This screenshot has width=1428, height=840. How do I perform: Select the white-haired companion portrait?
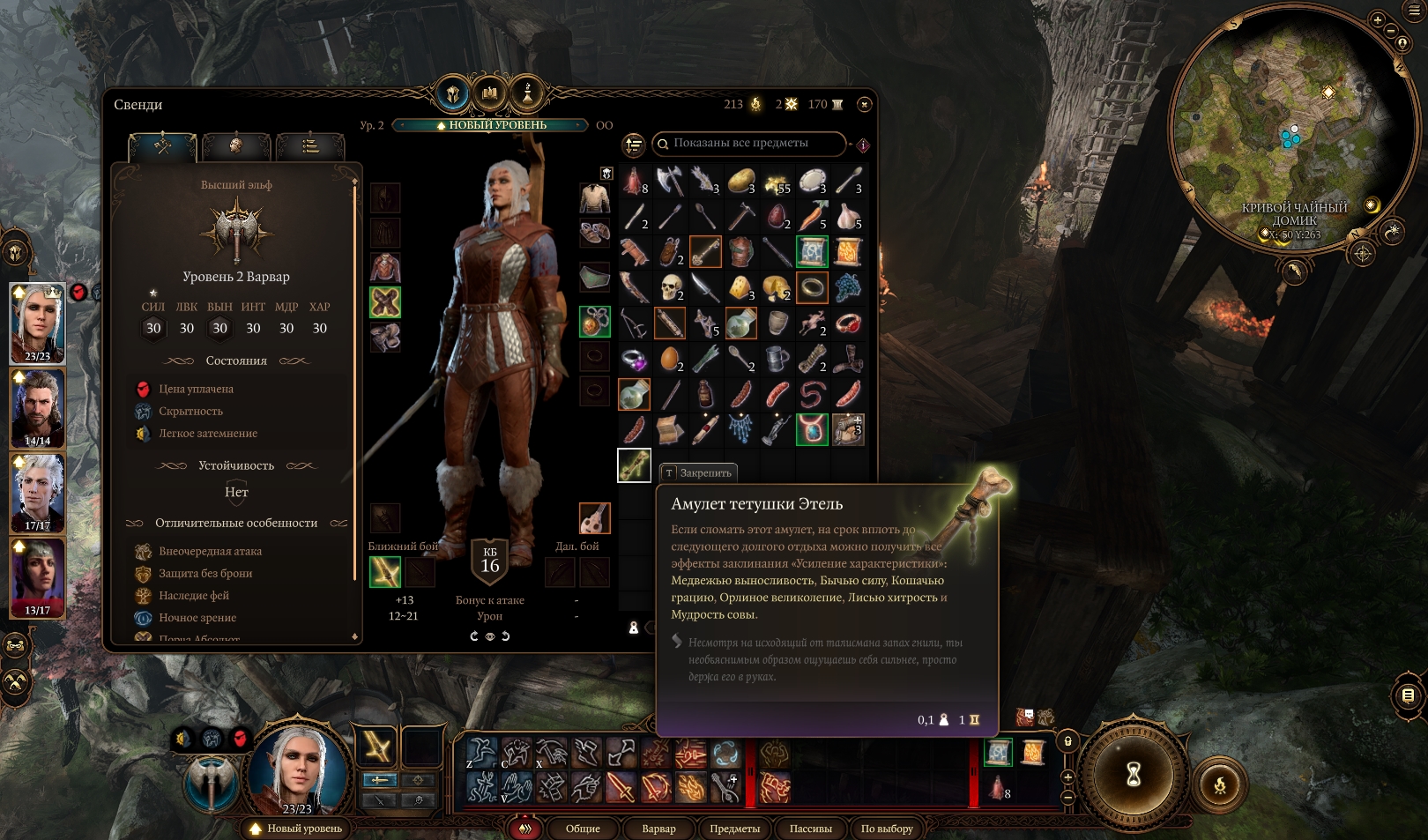click(x=38, y=493)
